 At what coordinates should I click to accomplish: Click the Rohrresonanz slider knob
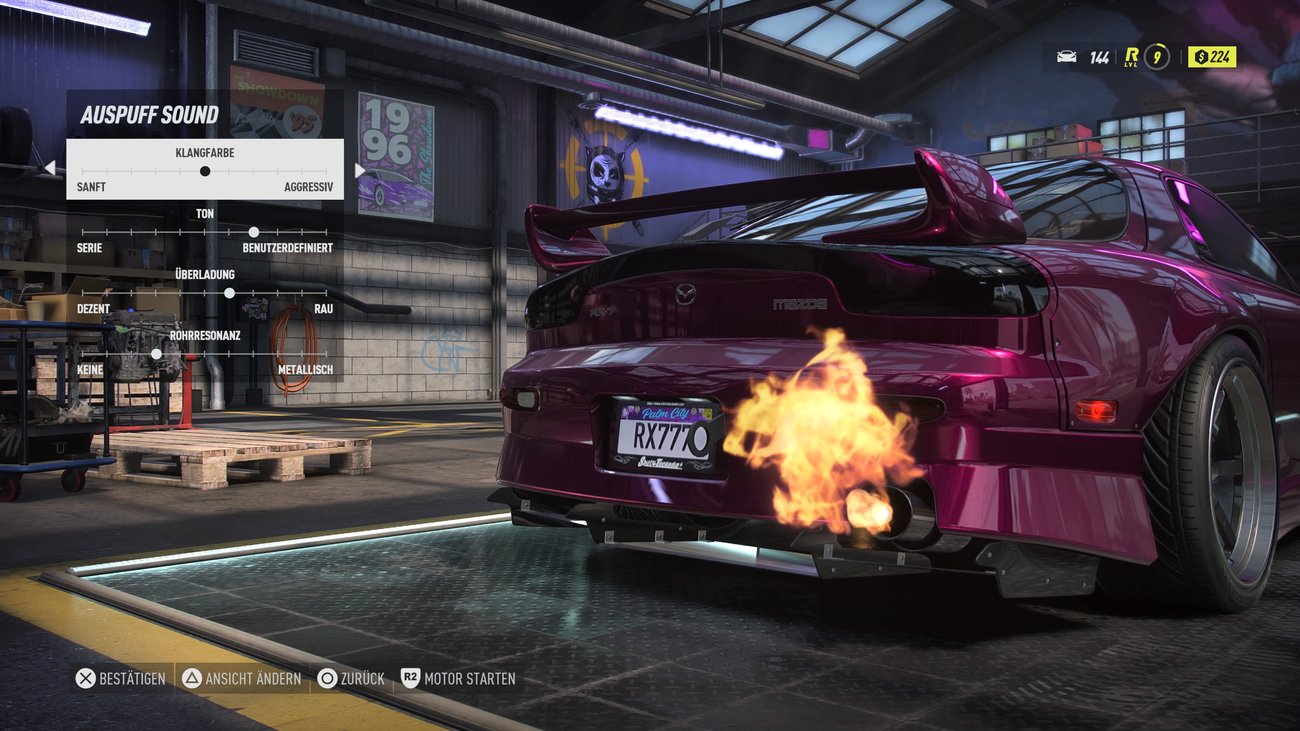[x=157, y=353]
